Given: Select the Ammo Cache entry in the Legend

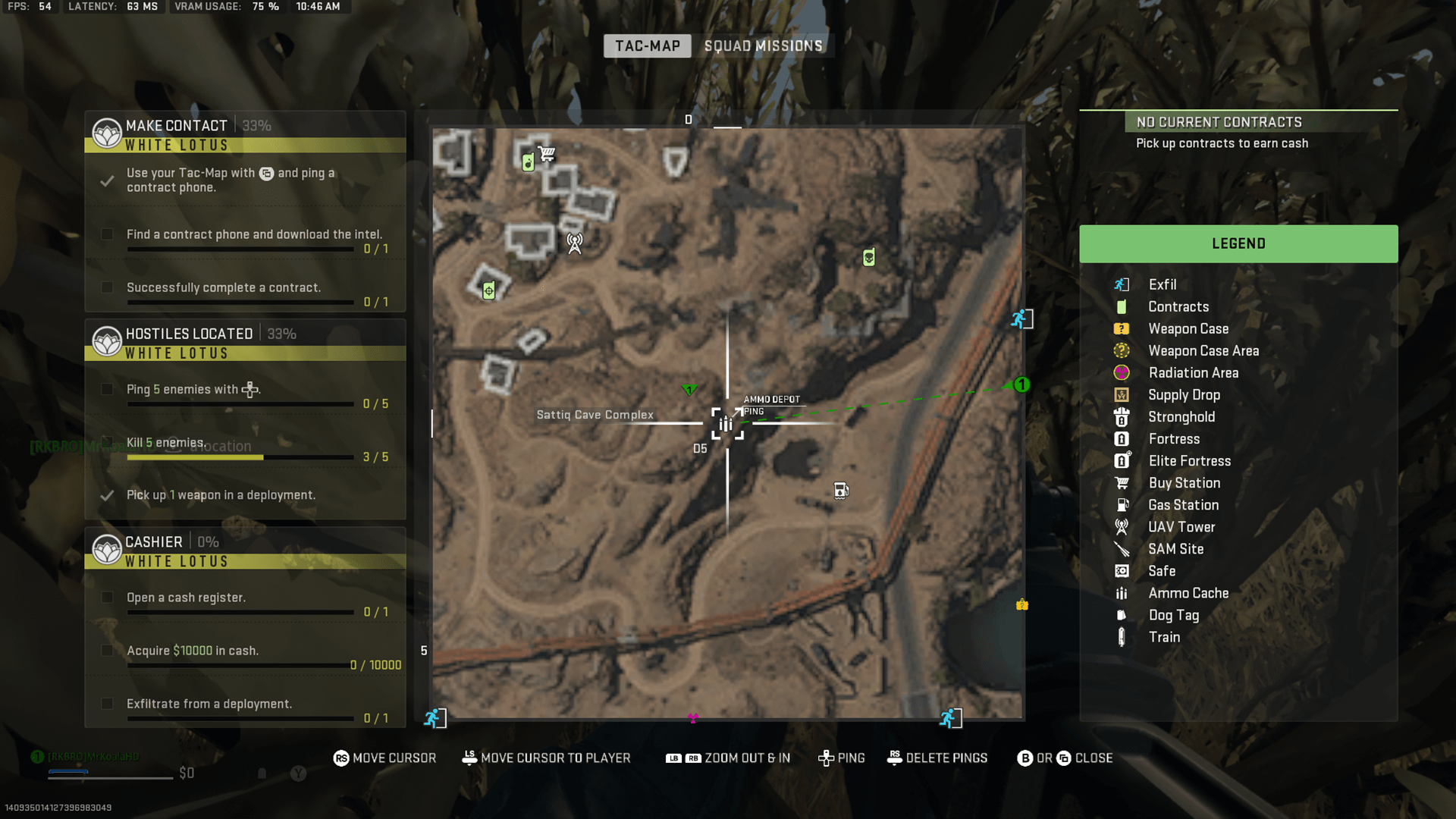Looking at the screenshot, I should click(x=1188, y=593).
